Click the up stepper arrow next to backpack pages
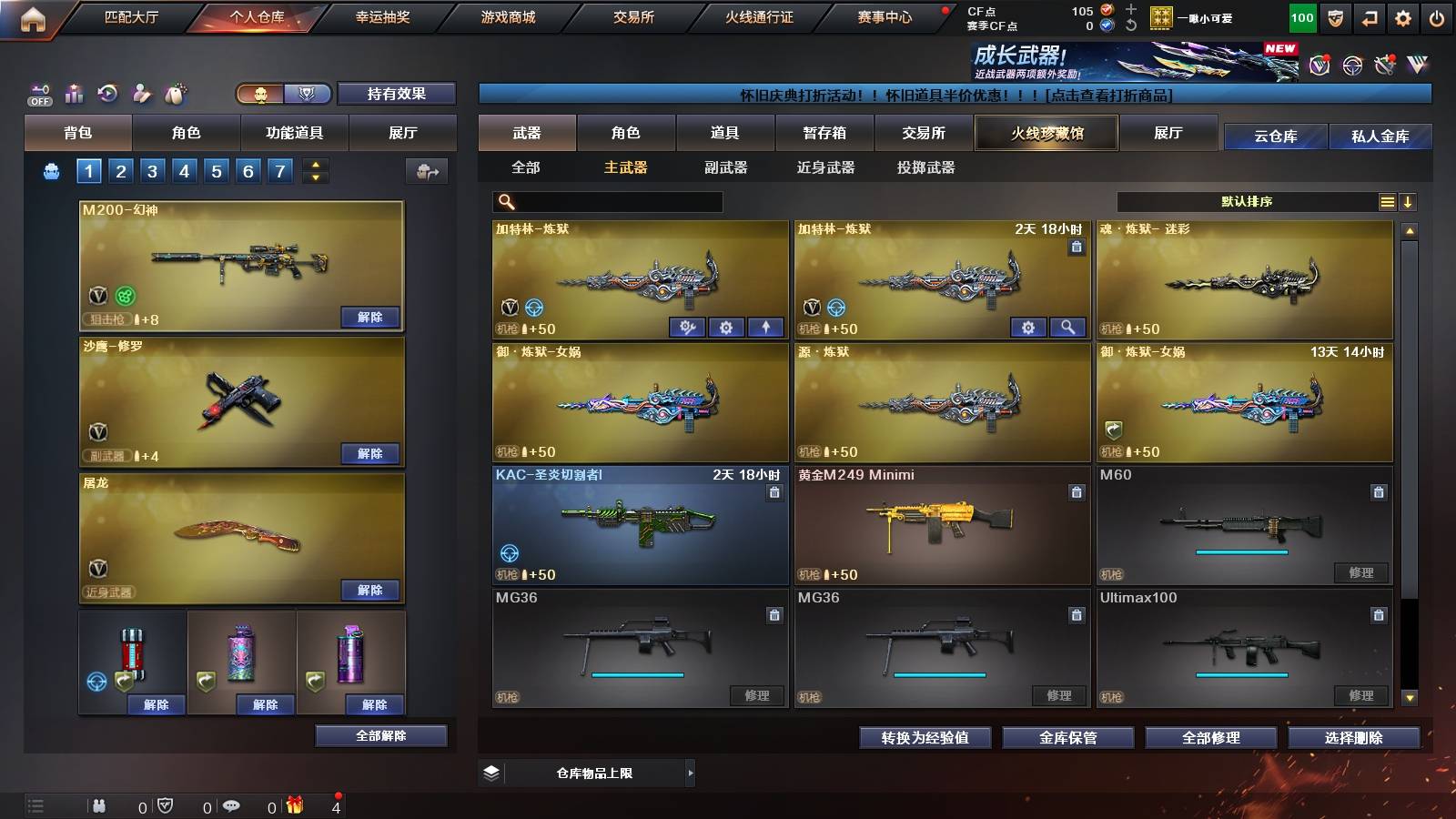 314,165
